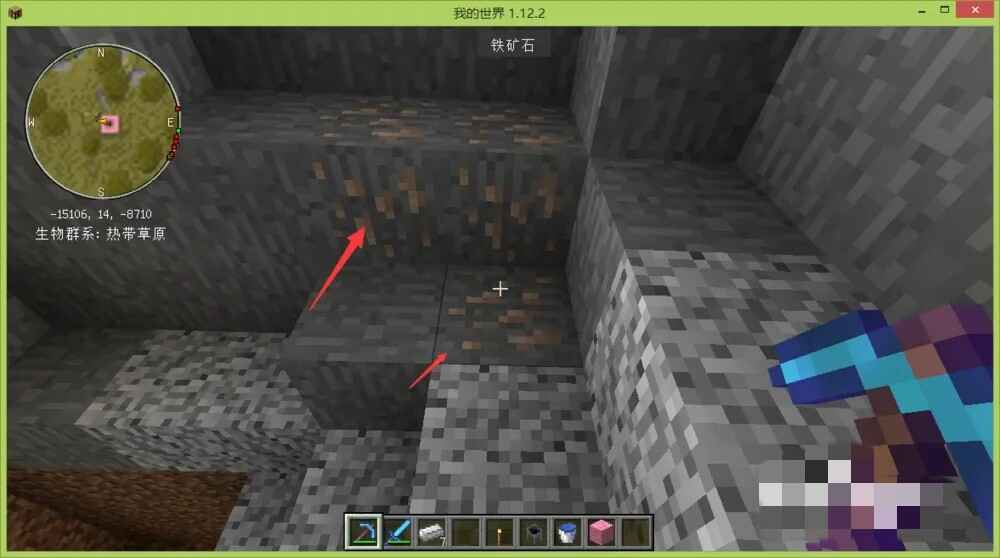The height and width of the screenshot is (558, 1000).
Task: Select the cauldron hotbar slot
Action: click(x=533, y=532)
